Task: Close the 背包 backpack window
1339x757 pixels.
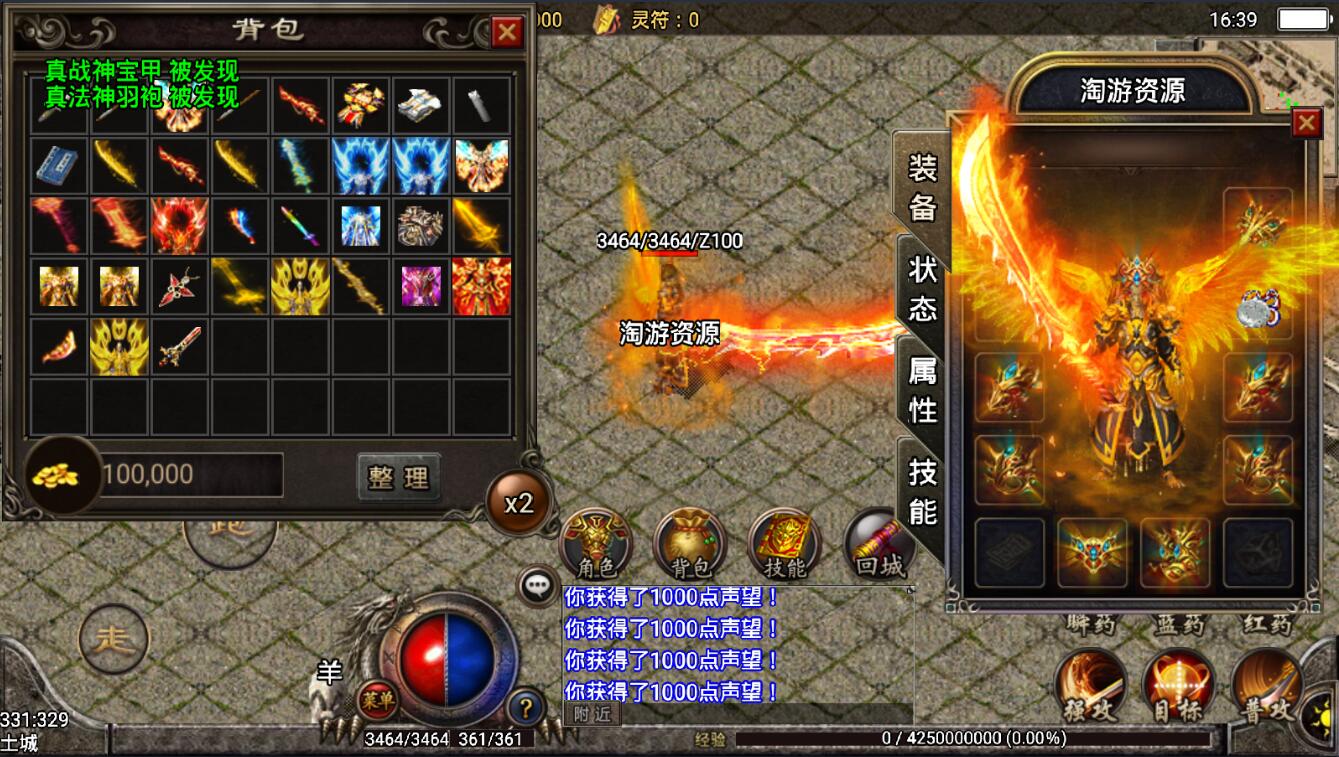Action: pos(507,33)
